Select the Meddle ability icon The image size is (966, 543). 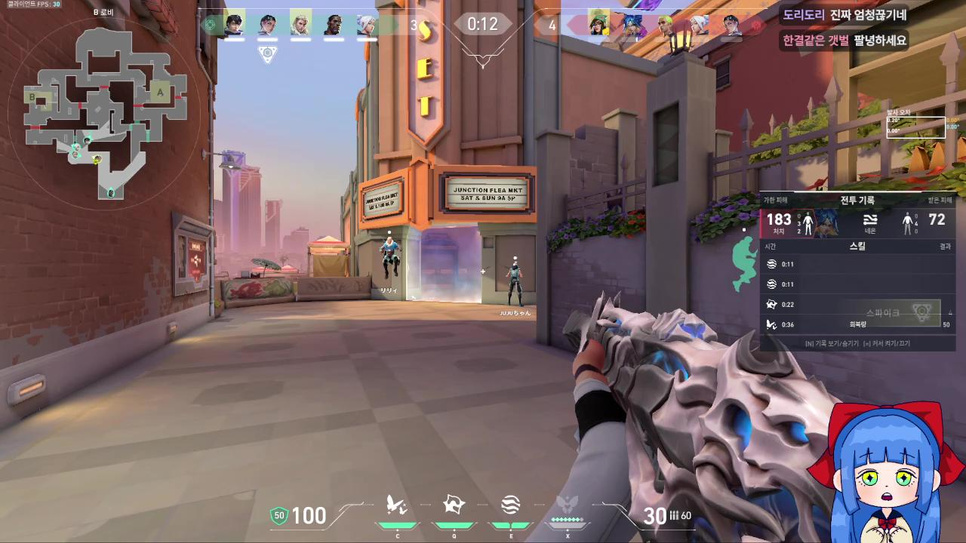click(x=454, y=508)
